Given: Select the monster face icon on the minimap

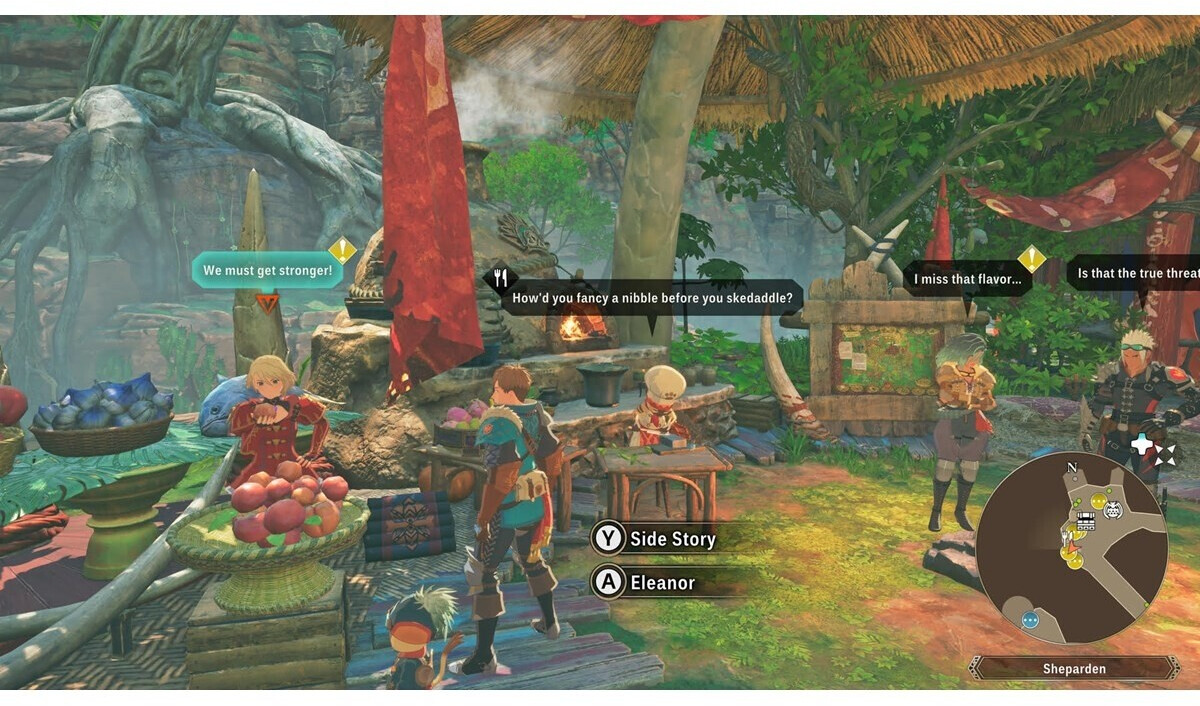Looking at the screenshot, I should click(x=1113, y=510).
